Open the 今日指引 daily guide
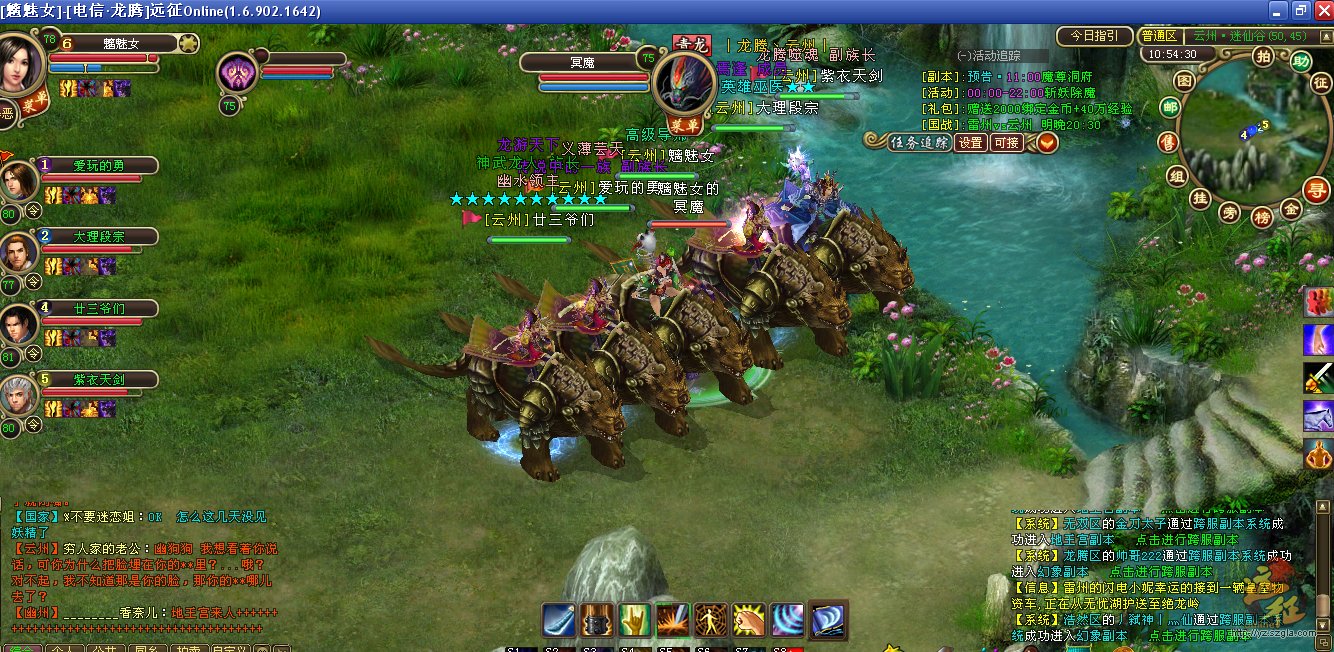 [1095, 36]
